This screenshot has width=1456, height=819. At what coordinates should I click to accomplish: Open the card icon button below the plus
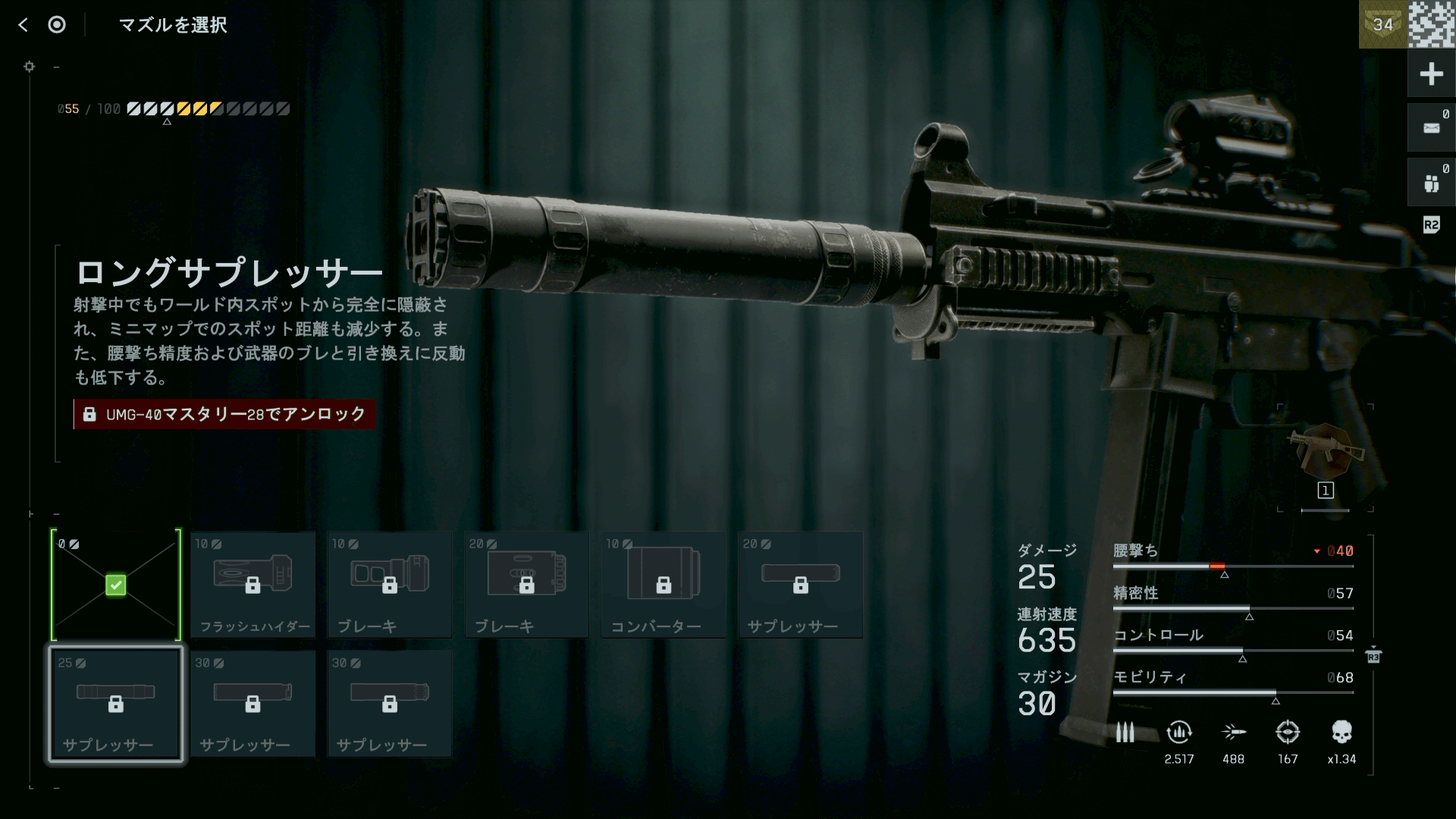coord(1431,128)
